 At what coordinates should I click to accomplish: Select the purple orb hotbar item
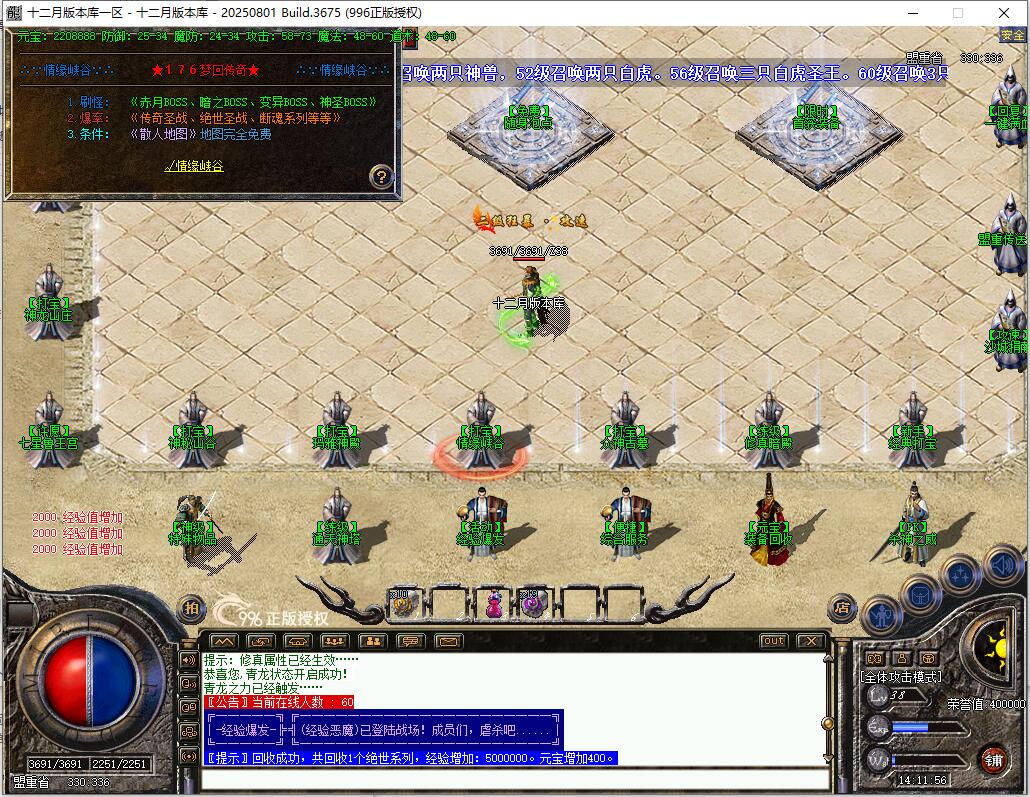click(530, 603)
